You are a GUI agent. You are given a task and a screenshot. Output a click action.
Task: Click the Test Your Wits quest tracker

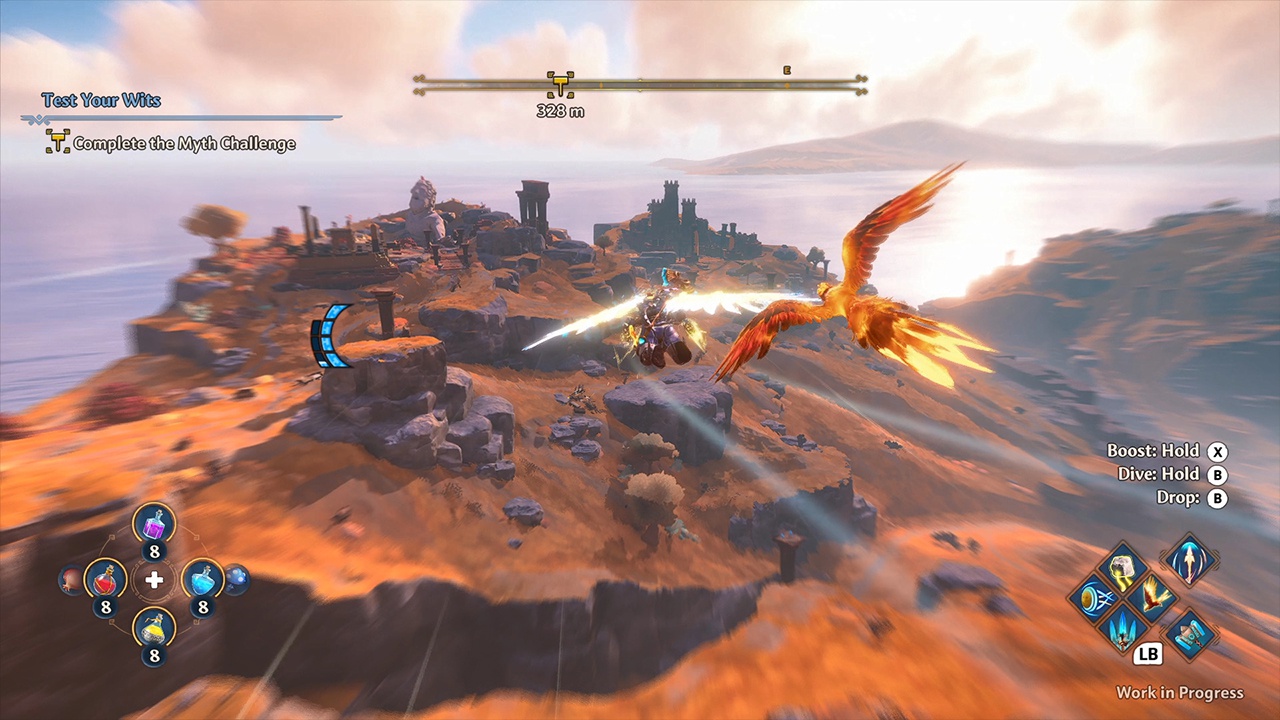(101, 100)
